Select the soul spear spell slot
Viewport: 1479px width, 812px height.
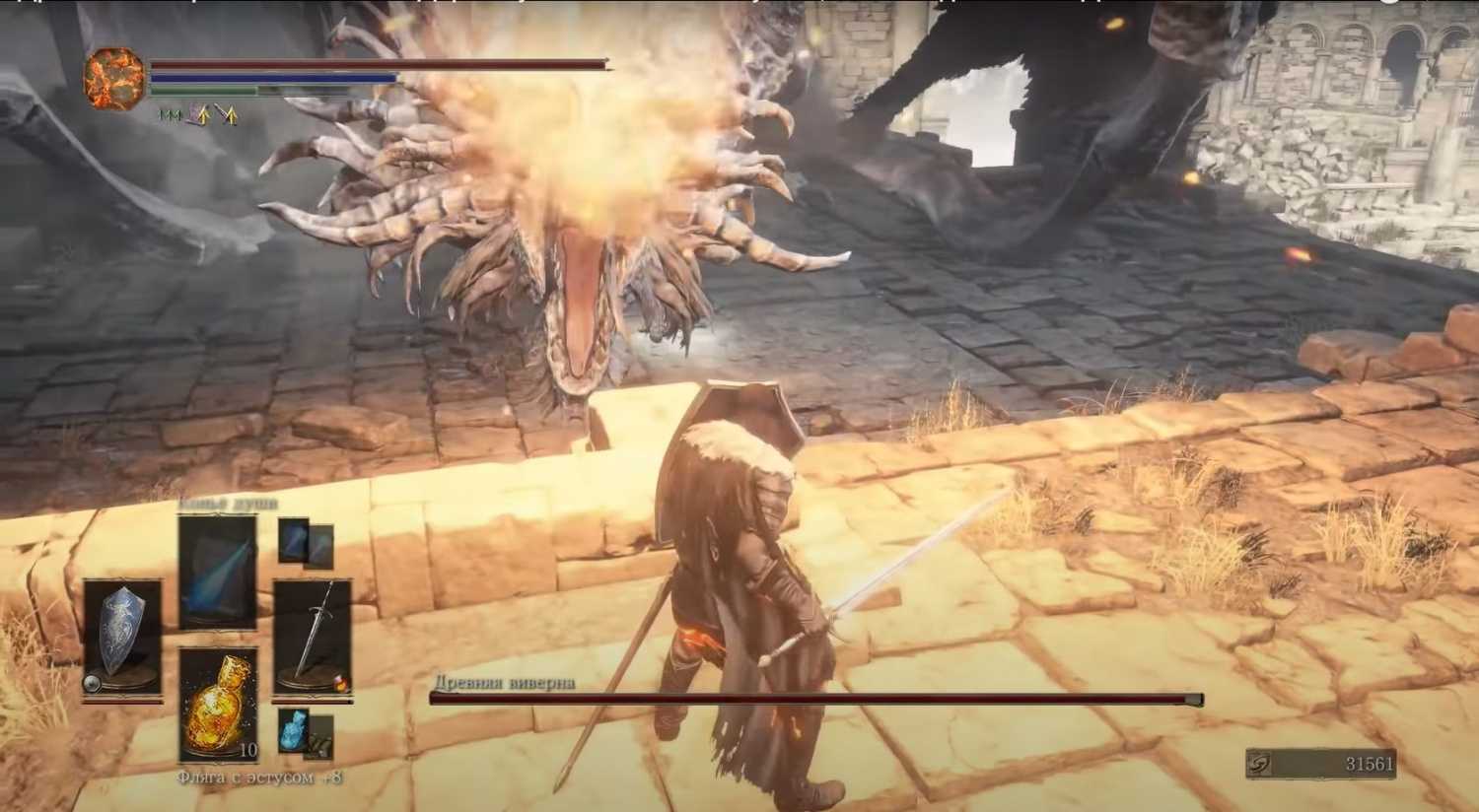click(218, 571)
